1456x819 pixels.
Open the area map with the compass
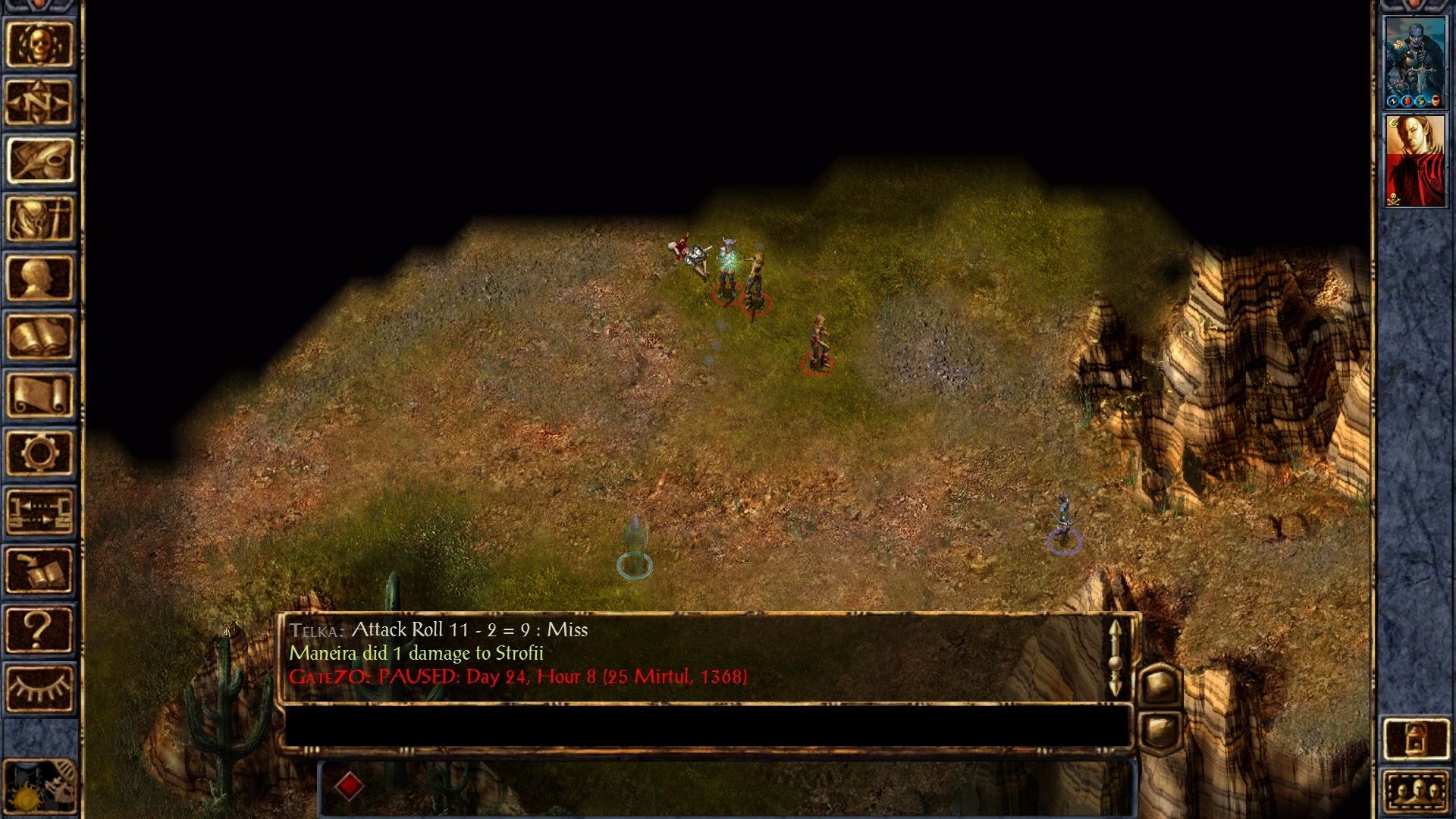point(39,102)
